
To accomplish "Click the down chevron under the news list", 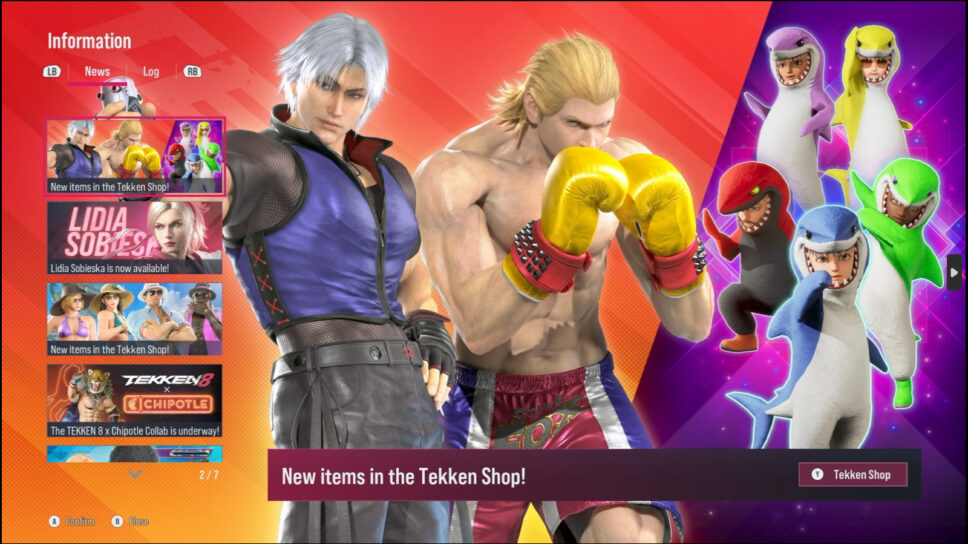I will pos(135,474).
